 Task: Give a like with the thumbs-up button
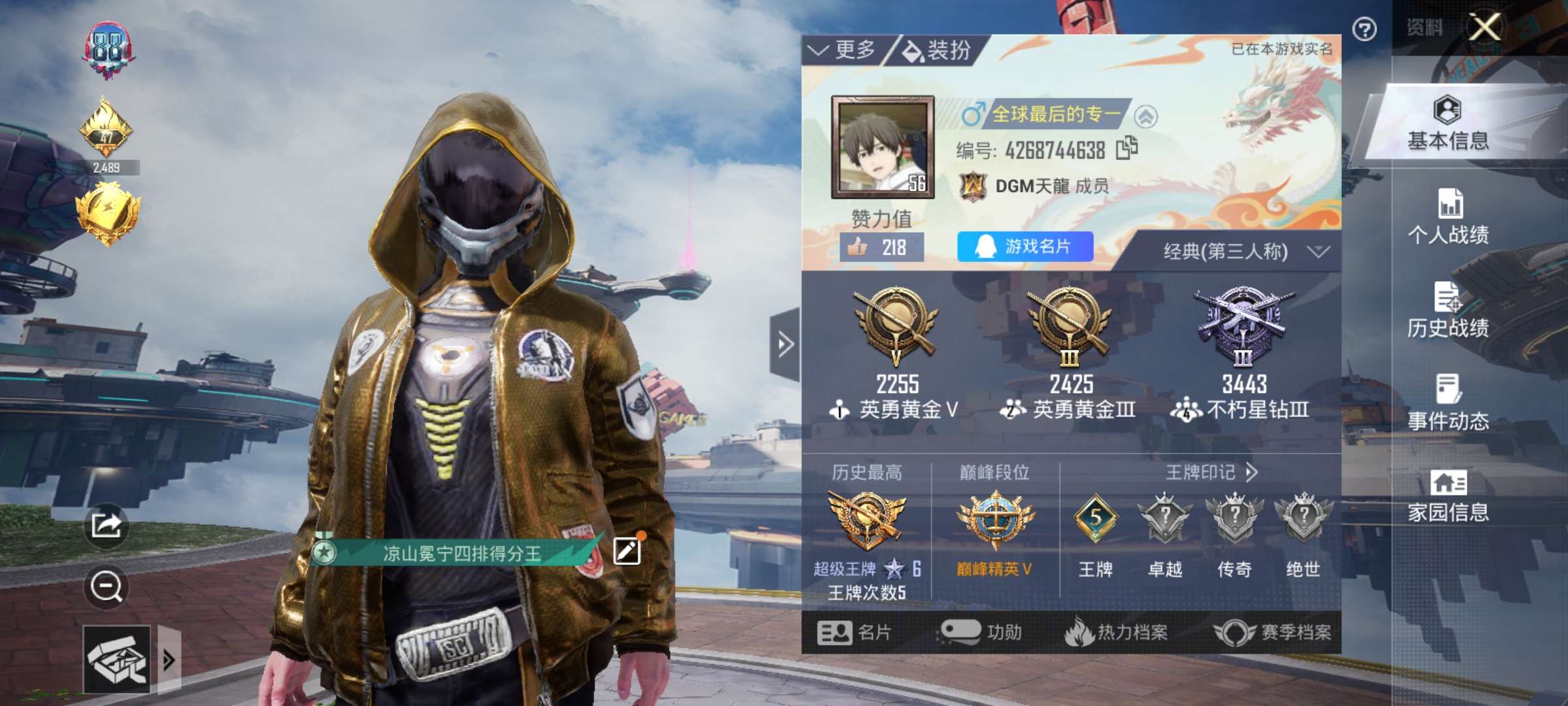881,247
